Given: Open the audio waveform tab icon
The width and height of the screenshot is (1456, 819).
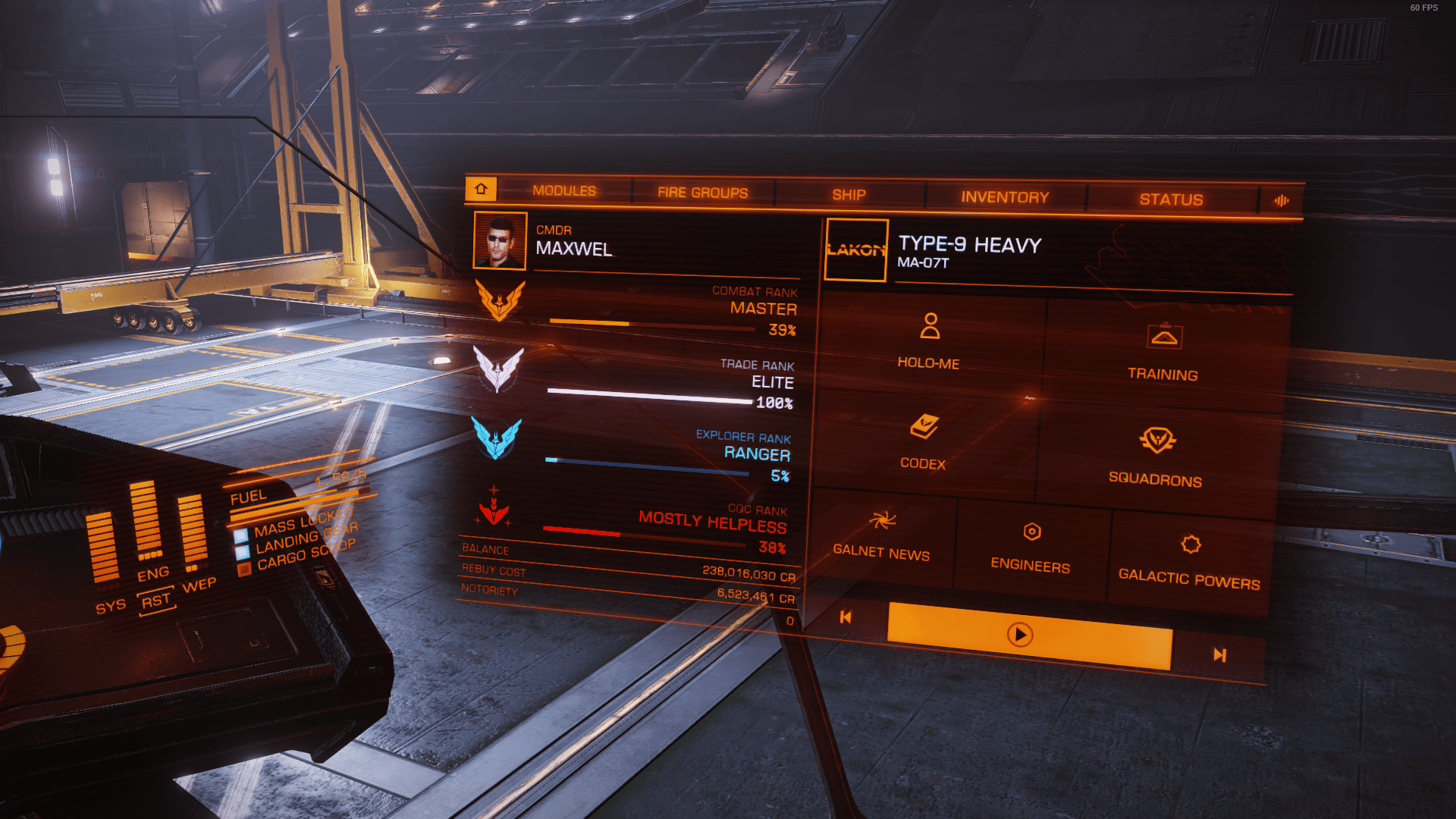Looking at the screenshot, I should [x=1282, y=201].
